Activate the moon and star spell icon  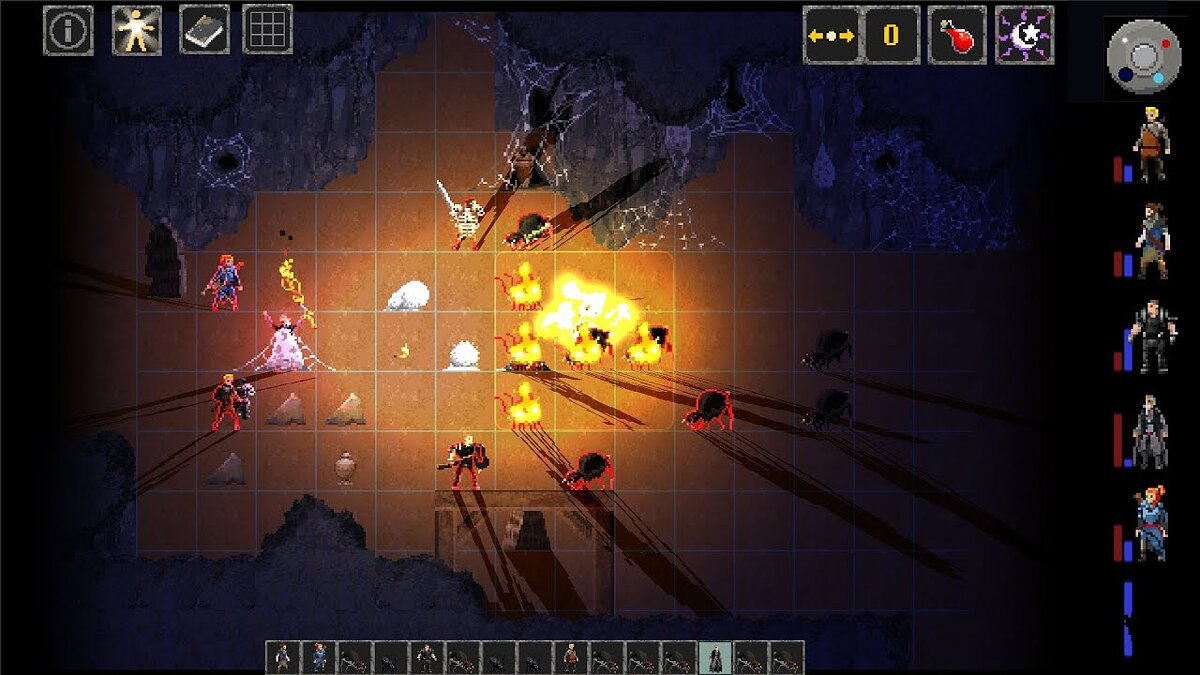1024,35
